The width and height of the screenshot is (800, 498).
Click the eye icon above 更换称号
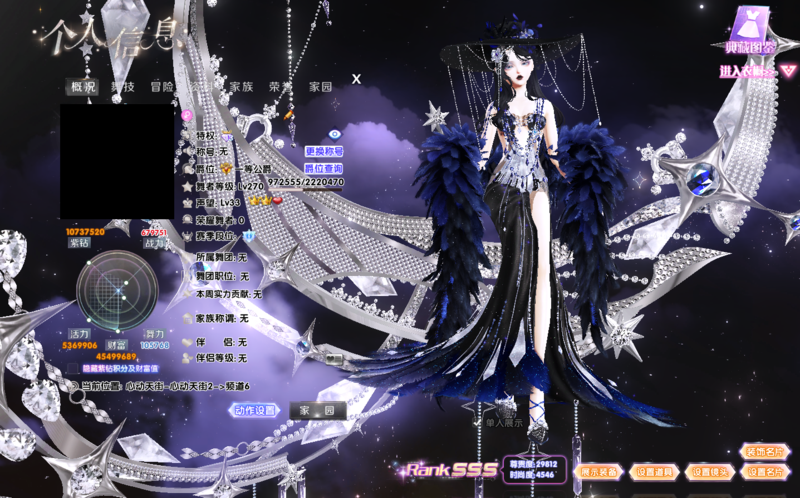tap(335, 134)
